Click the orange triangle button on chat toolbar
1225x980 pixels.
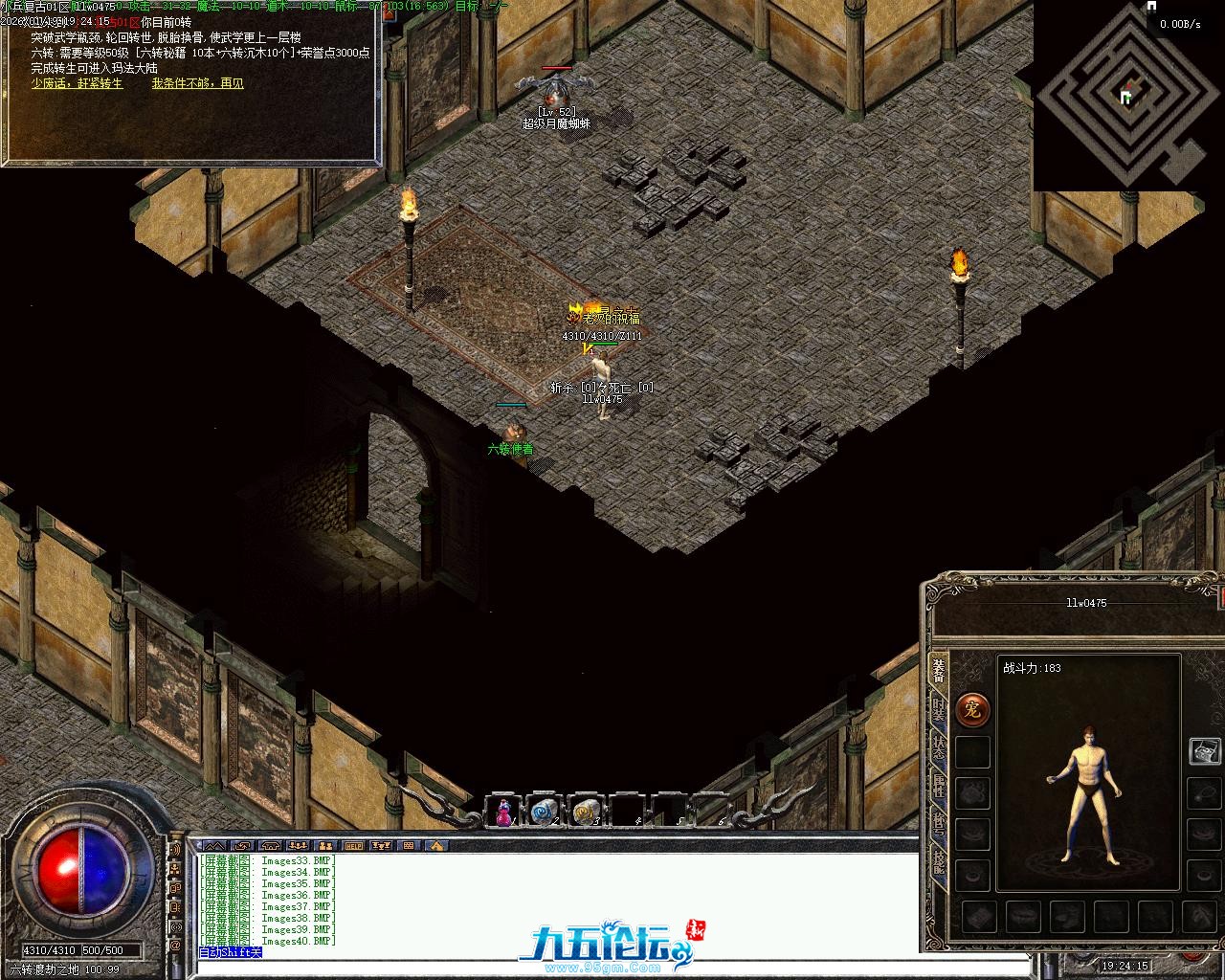pos(435,846)
